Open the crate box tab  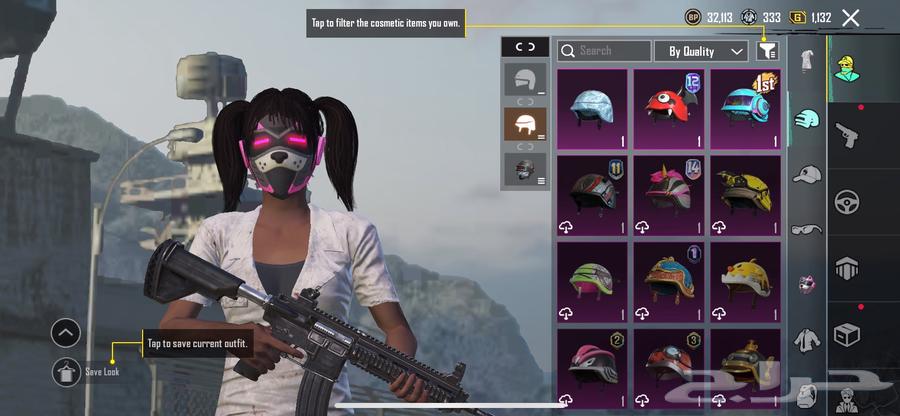pos(848,333)
